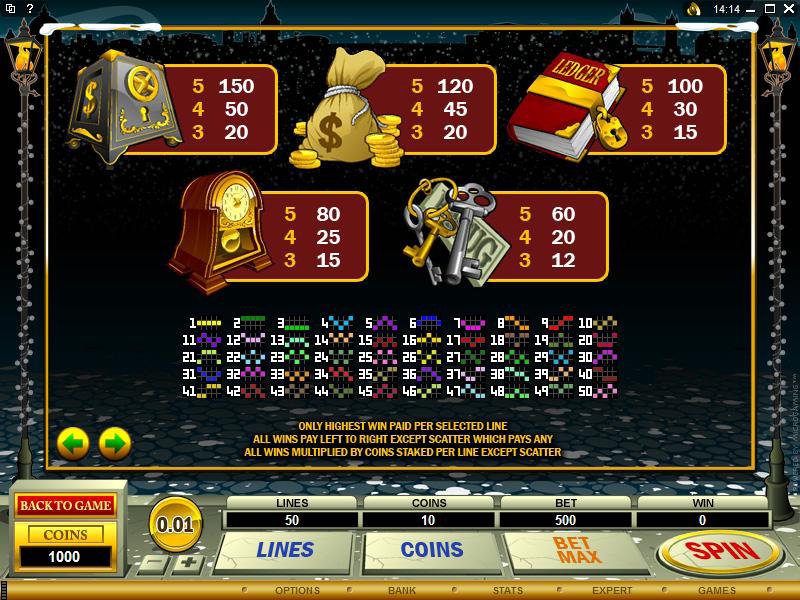This screenshot has height=600, width=800.
Task: Go to the next paytable page
Action: (115, 442)
